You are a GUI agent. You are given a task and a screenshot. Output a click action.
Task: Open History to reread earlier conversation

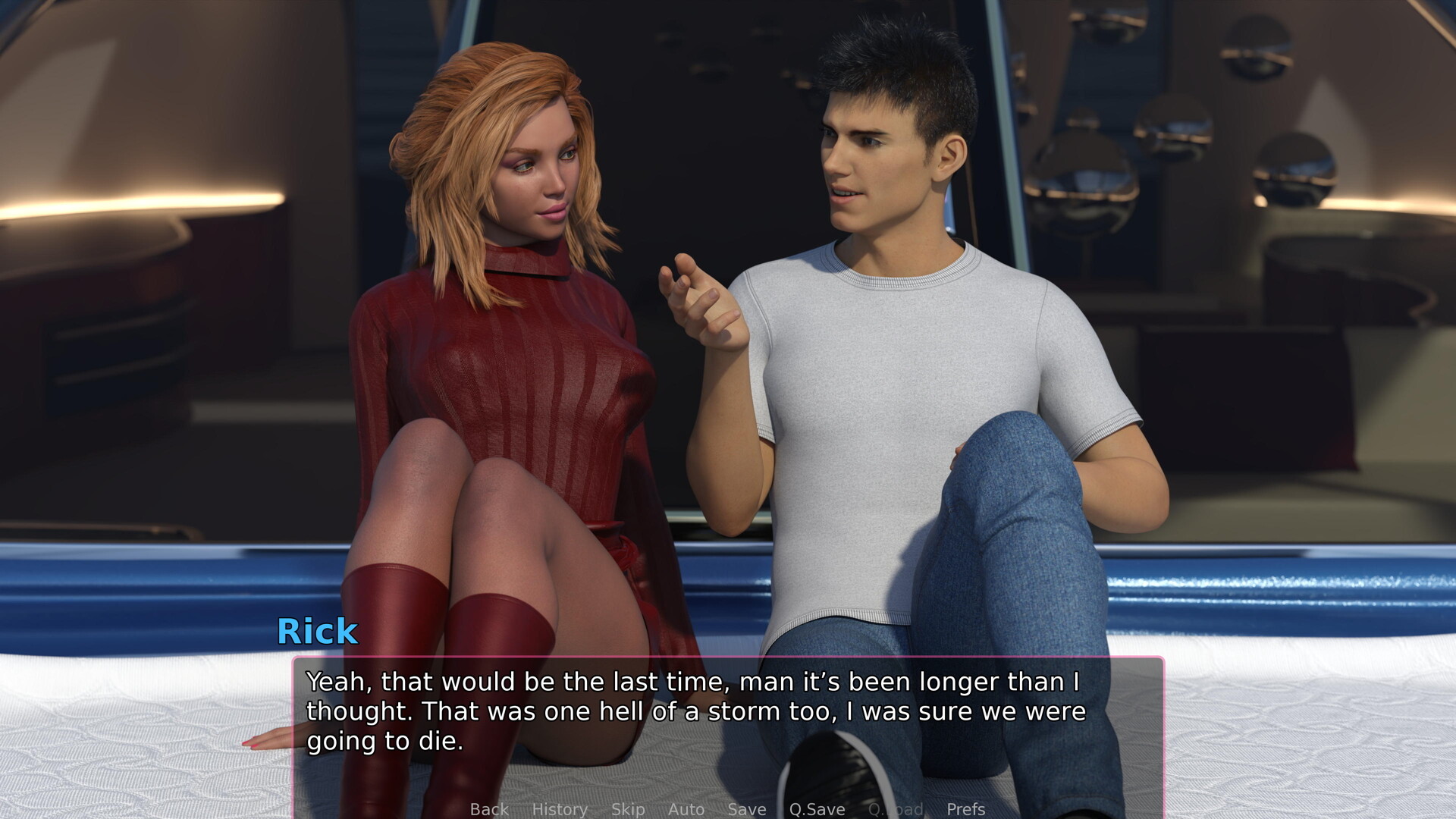[560, 809]
